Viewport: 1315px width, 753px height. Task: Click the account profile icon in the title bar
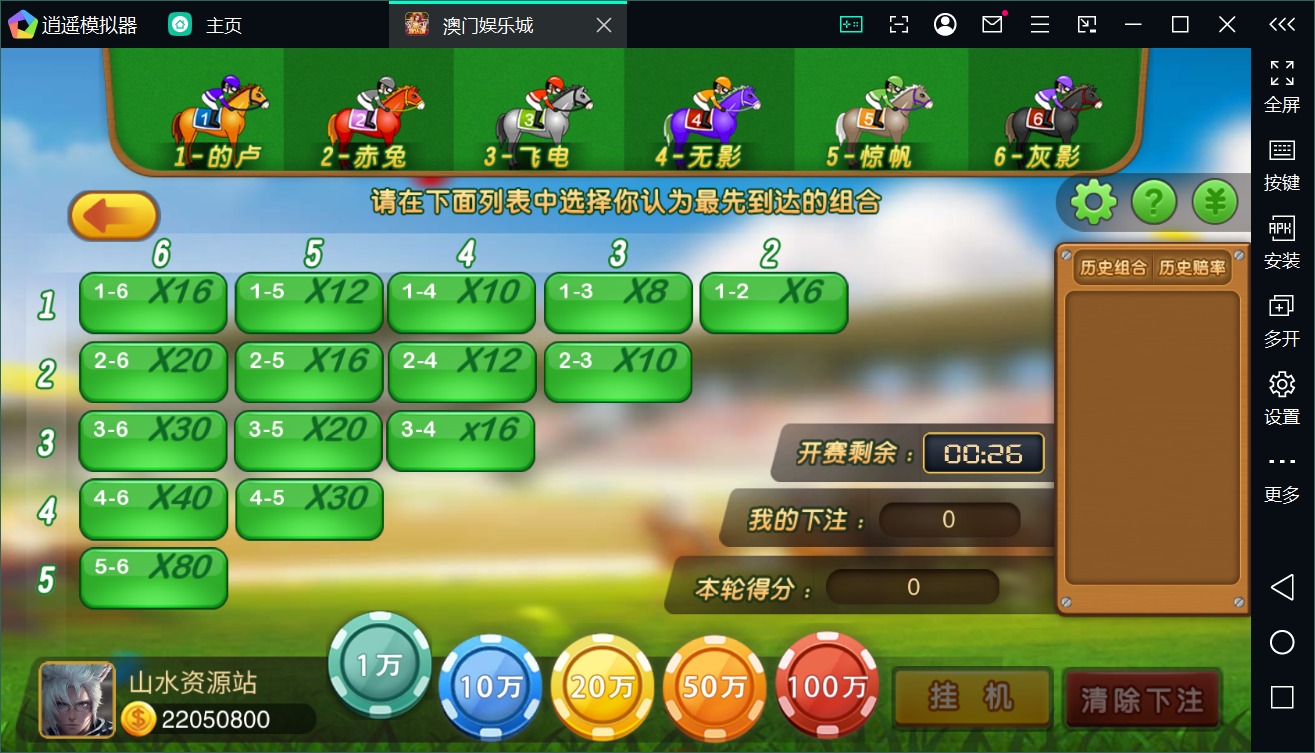click(945, 24)
